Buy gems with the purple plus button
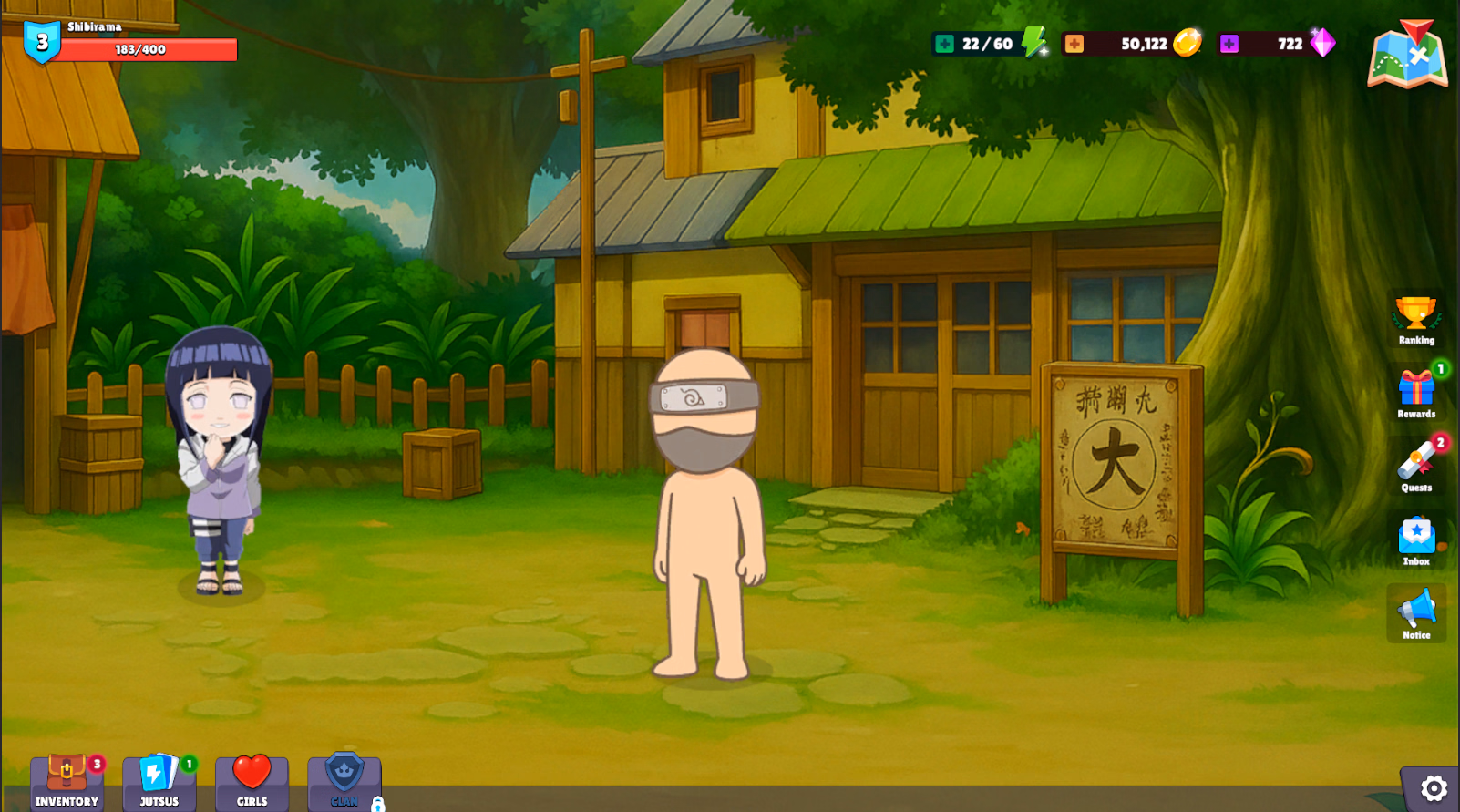The width and height of the screenshot is (1460, 812). [1229, 44]
